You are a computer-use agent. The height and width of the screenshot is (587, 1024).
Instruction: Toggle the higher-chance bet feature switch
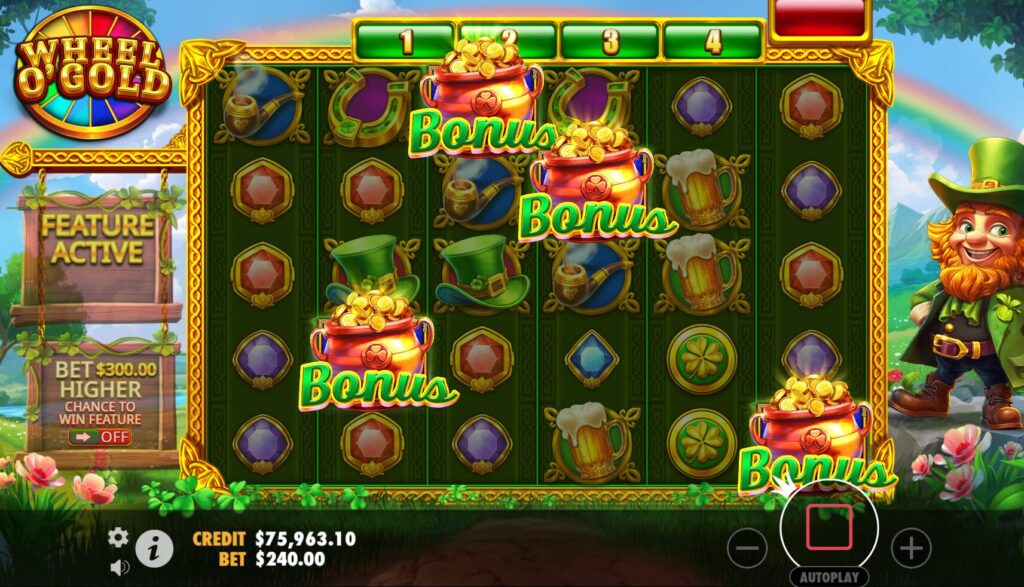click(x=101, y=436)
